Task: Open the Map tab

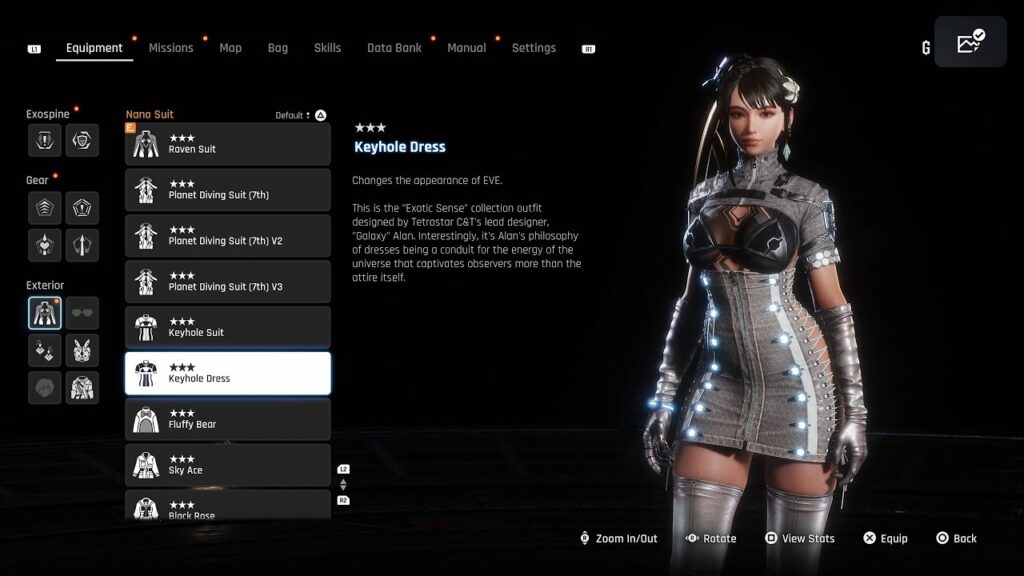Action: click(230, 48)
